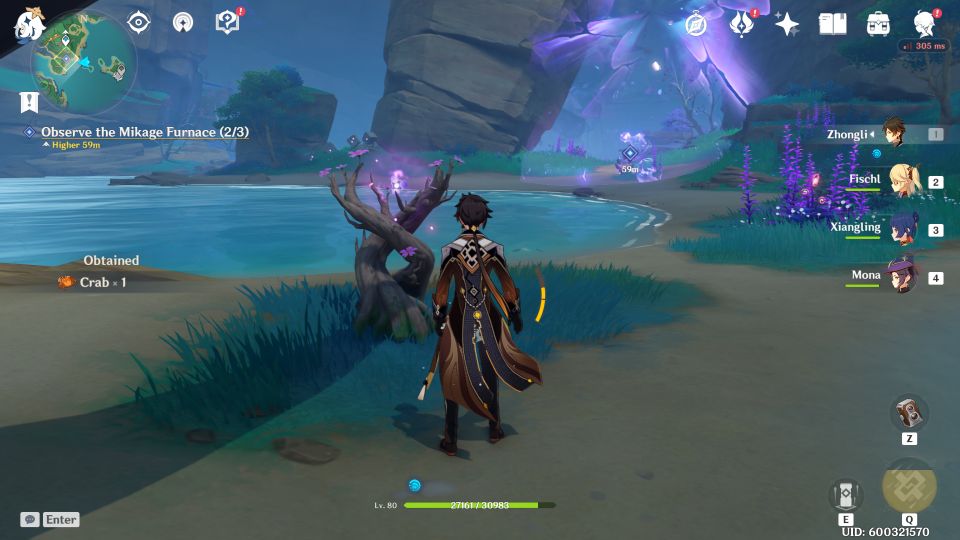
Task: Use the camera gadget
Action: [909, 413]
